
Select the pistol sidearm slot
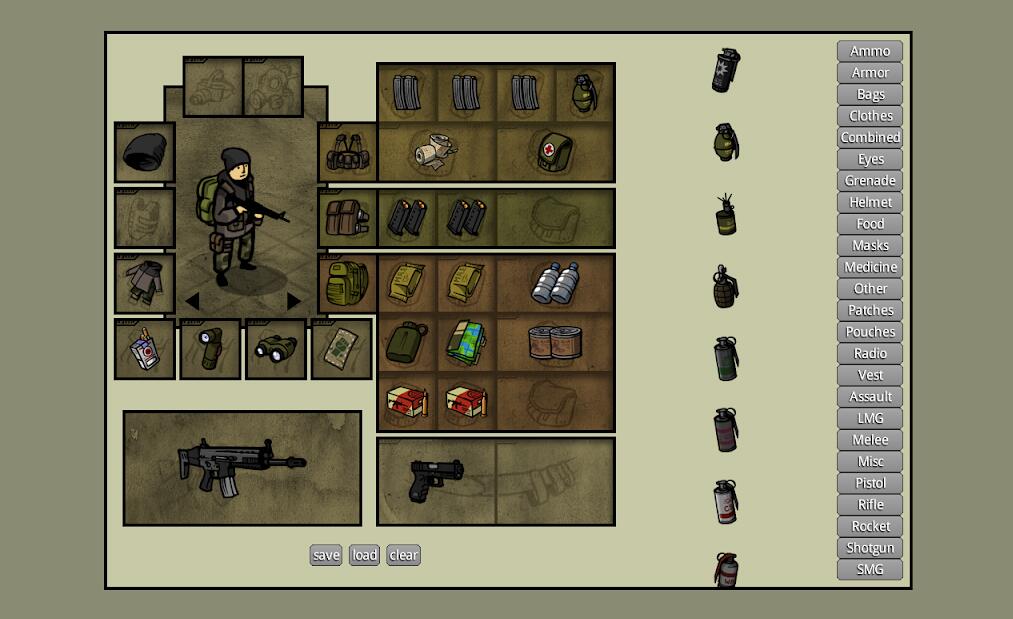pyautogui.click(x=436, y=480)
